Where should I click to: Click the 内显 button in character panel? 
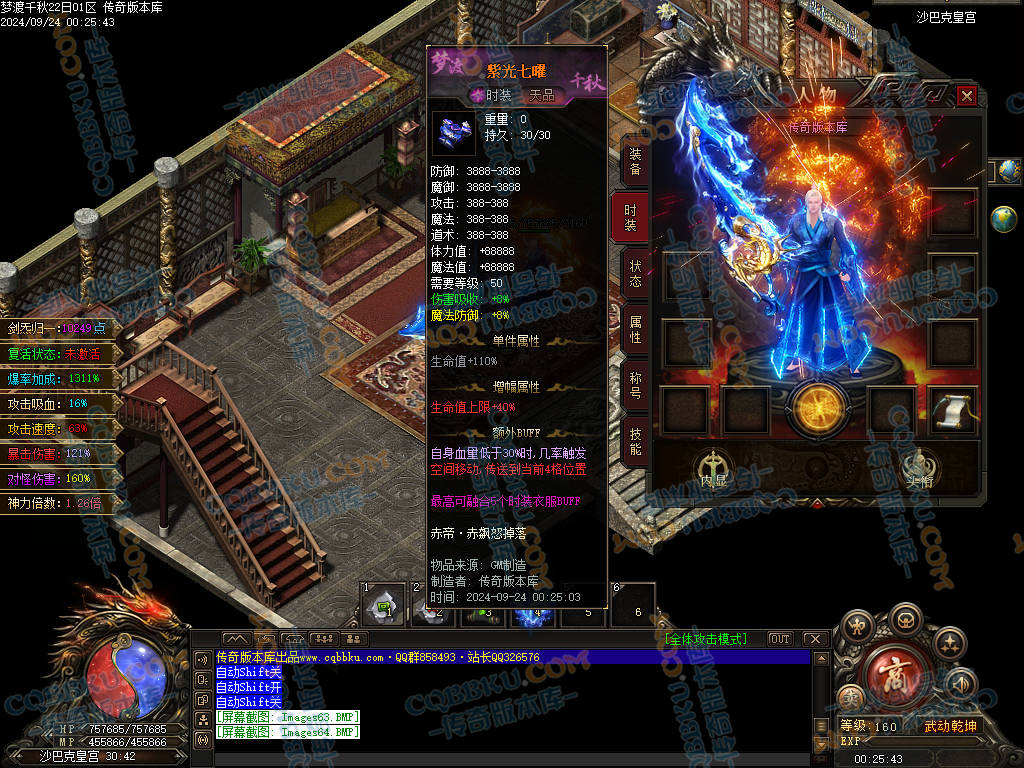pos(713,469)
